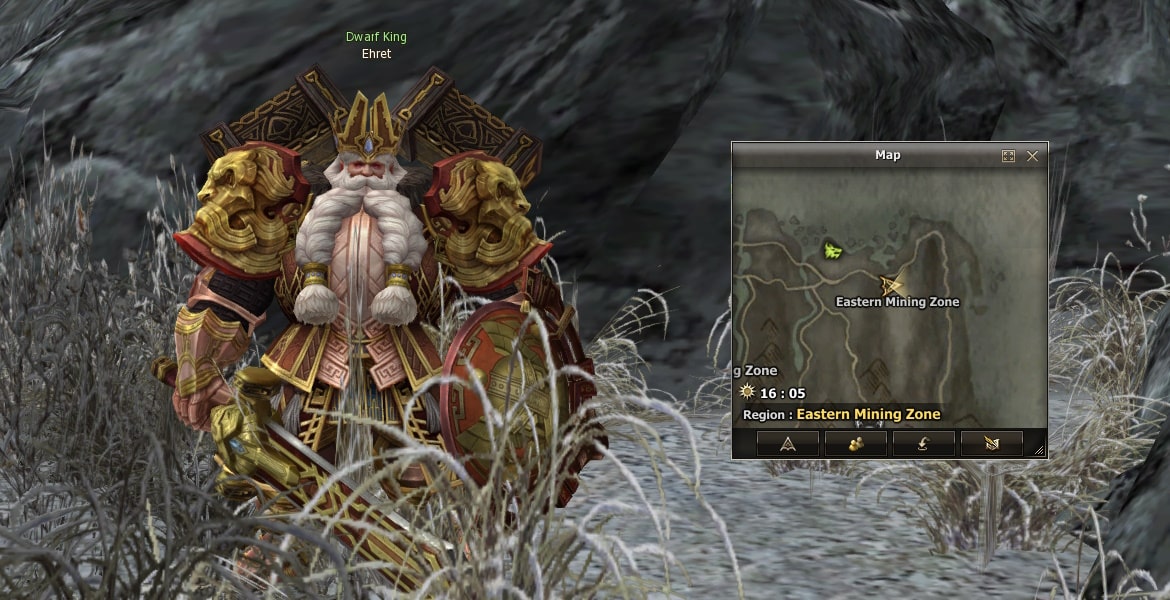Image resolution: width=1170 pixels, height=600 pixels.
Task: Click the curved return-arrow map button
Action: [x=923, y=443]
